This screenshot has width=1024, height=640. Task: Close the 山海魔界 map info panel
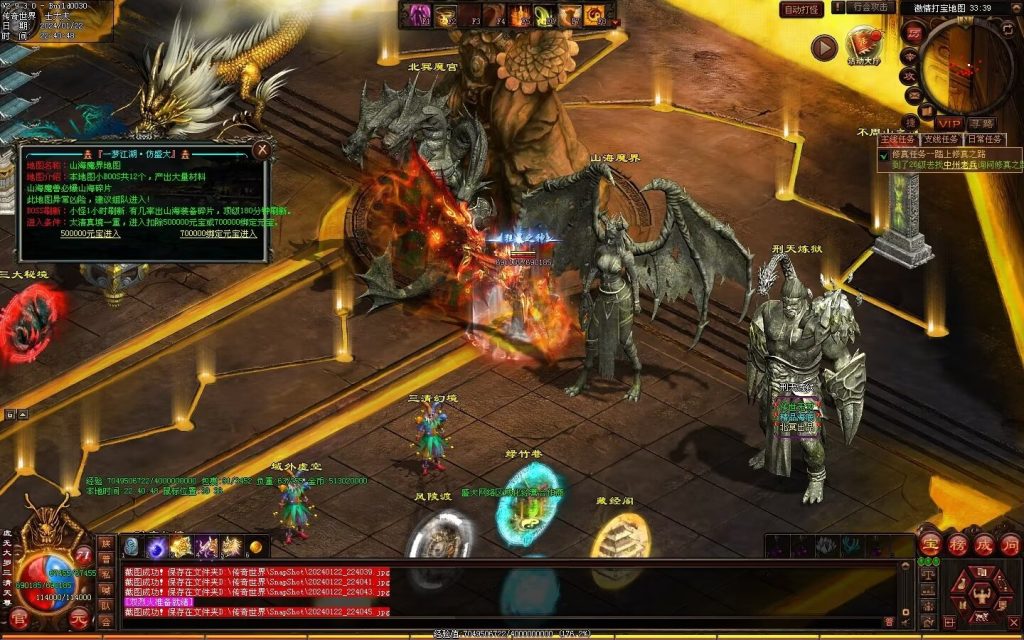click(x=261, y=150)
